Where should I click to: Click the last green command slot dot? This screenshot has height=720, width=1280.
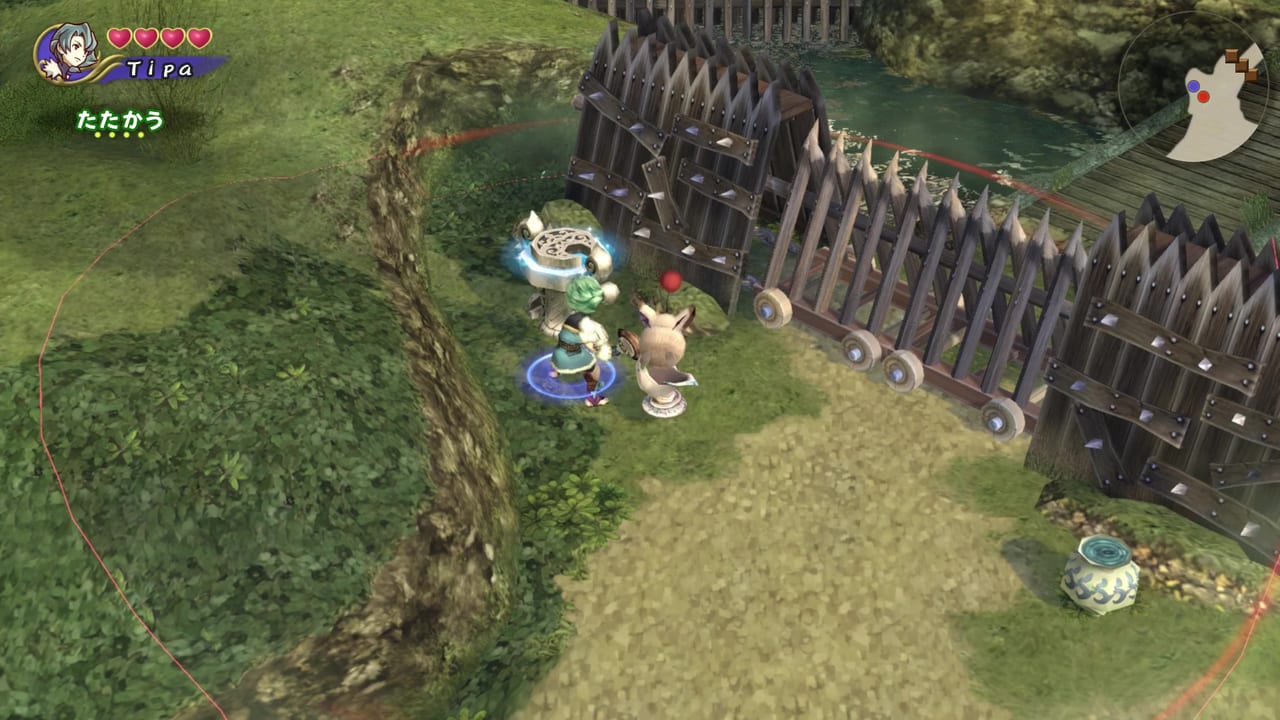(139, 134)
